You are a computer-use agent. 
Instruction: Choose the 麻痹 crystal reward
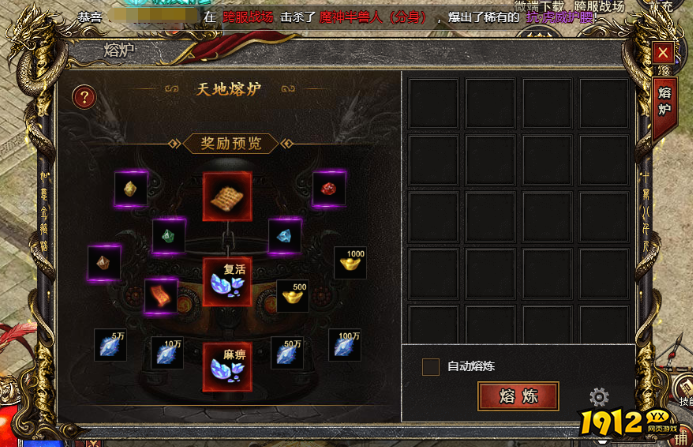point(227,366)
